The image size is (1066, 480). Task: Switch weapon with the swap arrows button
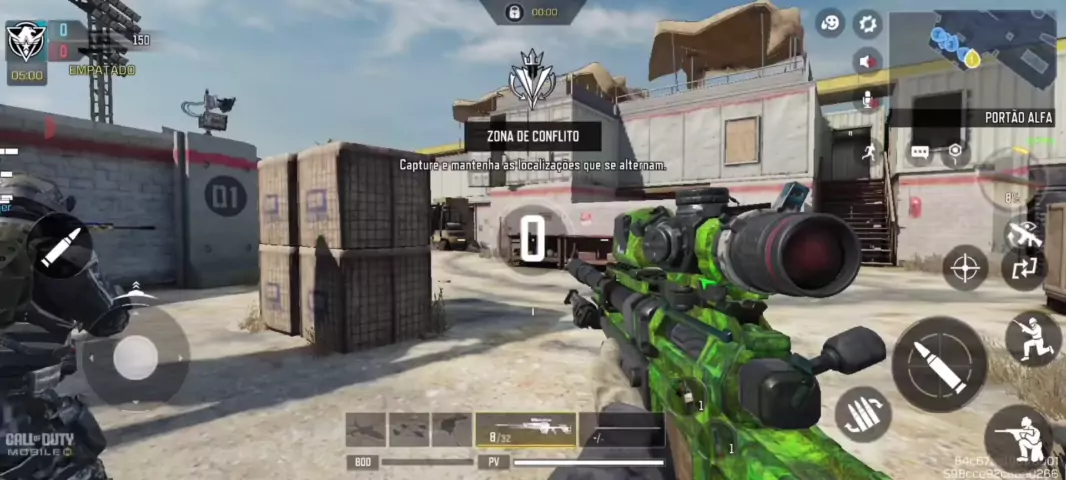click(x=1024, y=268)
